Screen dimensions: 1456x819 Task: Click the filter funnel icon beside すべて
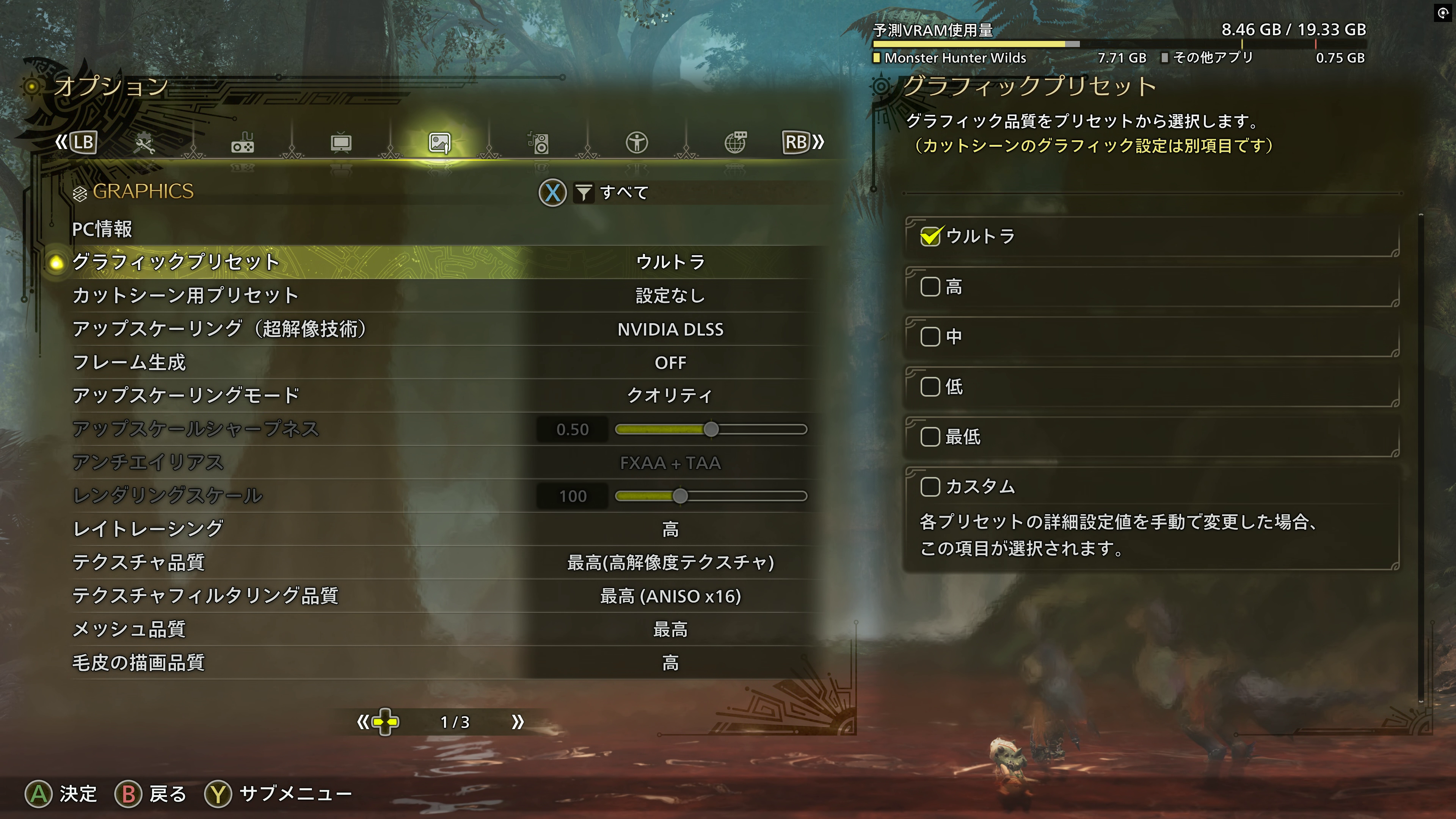(x=585, y=193)
